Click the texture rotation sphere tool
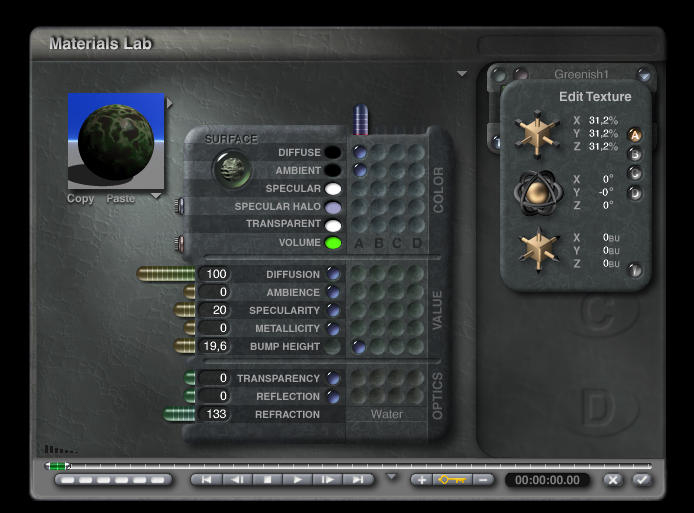This screenshot has height=513, width=694. [537, 191]
